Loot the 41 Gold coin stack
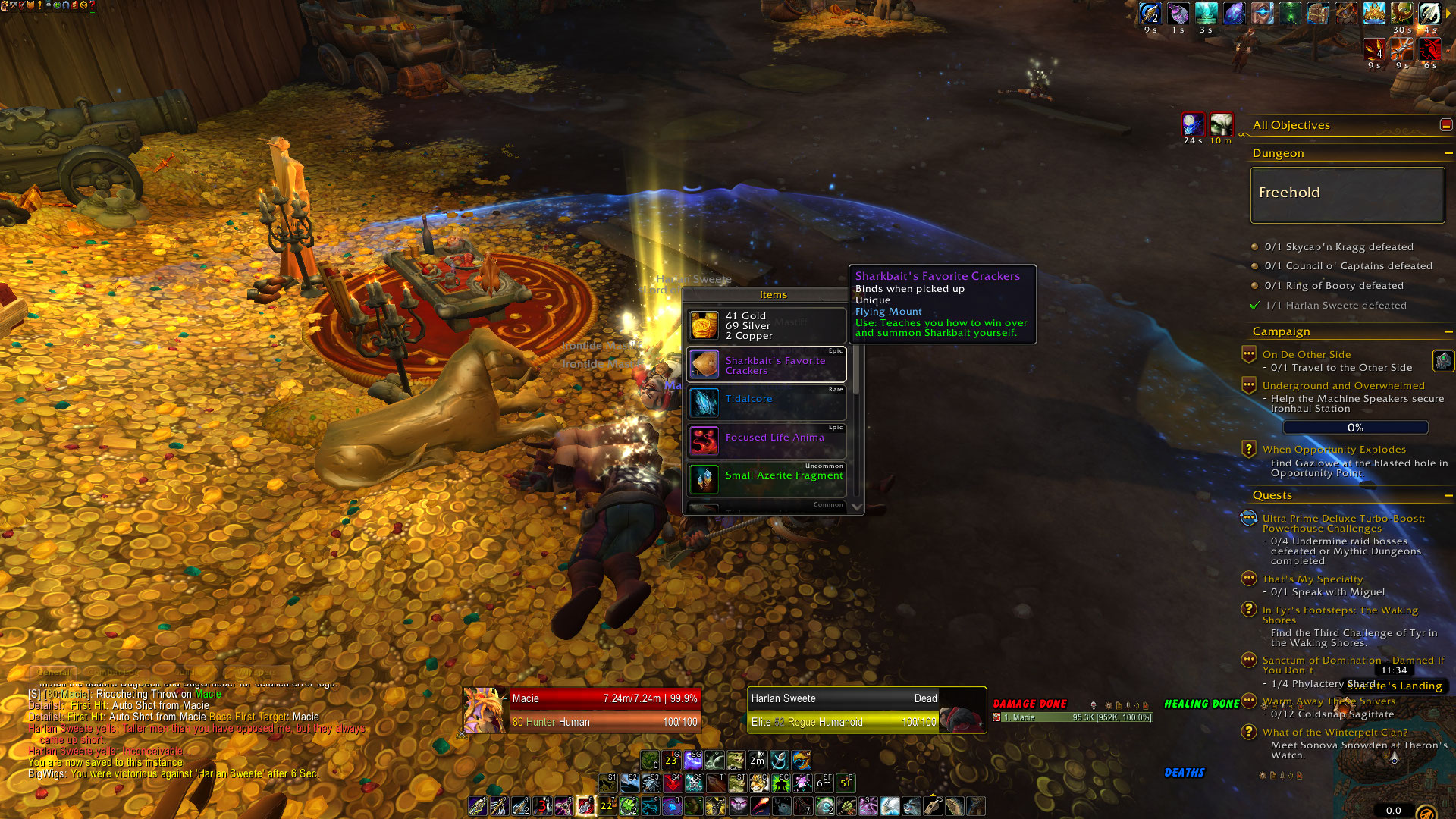 [766, 325]
